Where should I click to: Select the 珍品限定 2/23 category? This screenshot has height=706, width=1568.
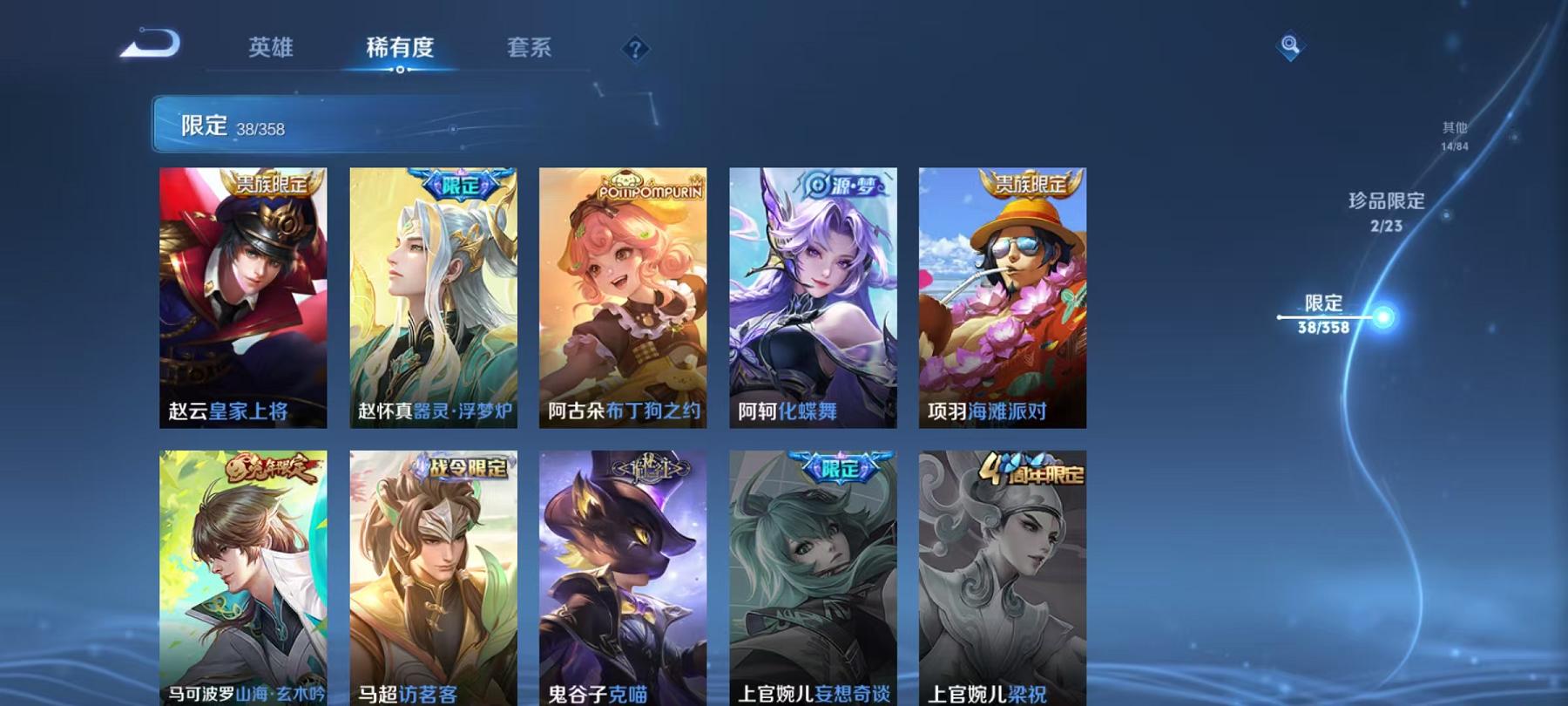pyautogui.click(x=1387, y=212)
